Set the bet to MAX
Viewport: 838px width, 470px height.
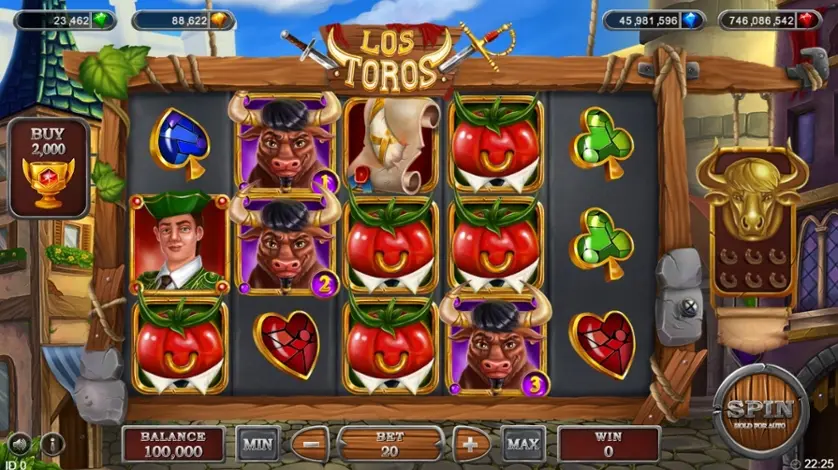(x=521, y=442)
